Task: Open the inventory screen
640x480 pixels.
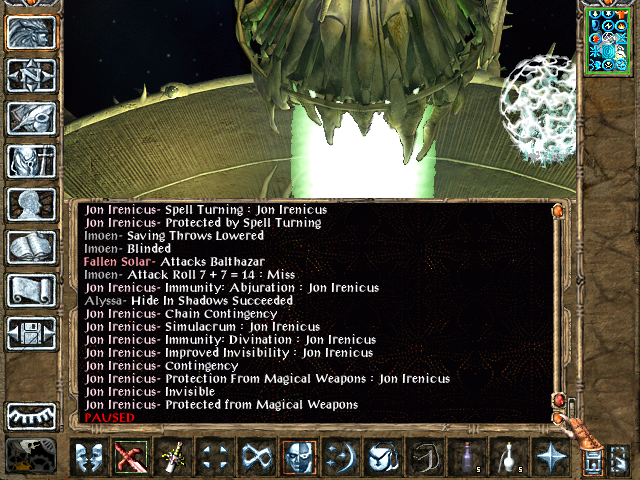Action: point(31,161)
